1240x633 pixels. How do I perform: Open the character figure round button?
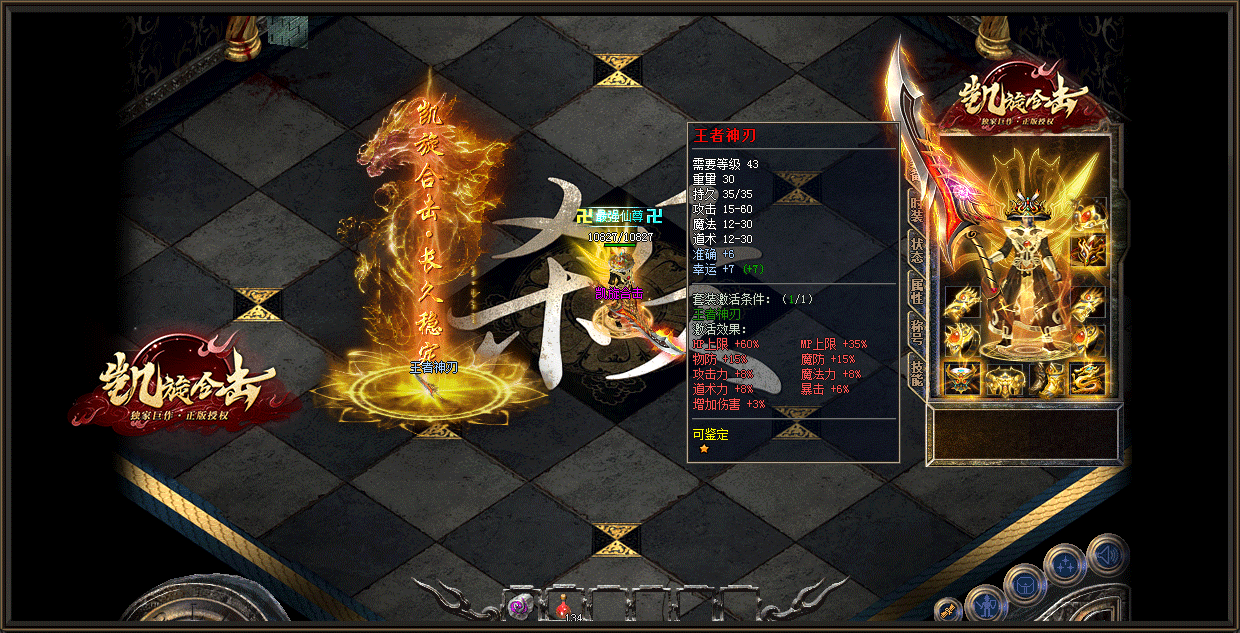[x=987, y=604]
